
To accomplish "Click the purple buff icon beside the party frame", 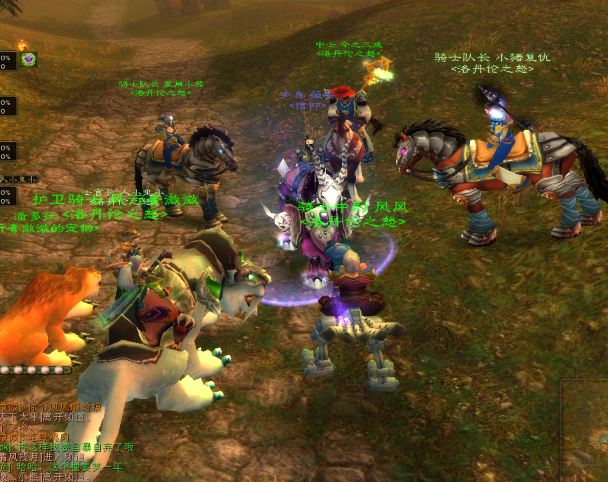I will click(x=29, y=60).
